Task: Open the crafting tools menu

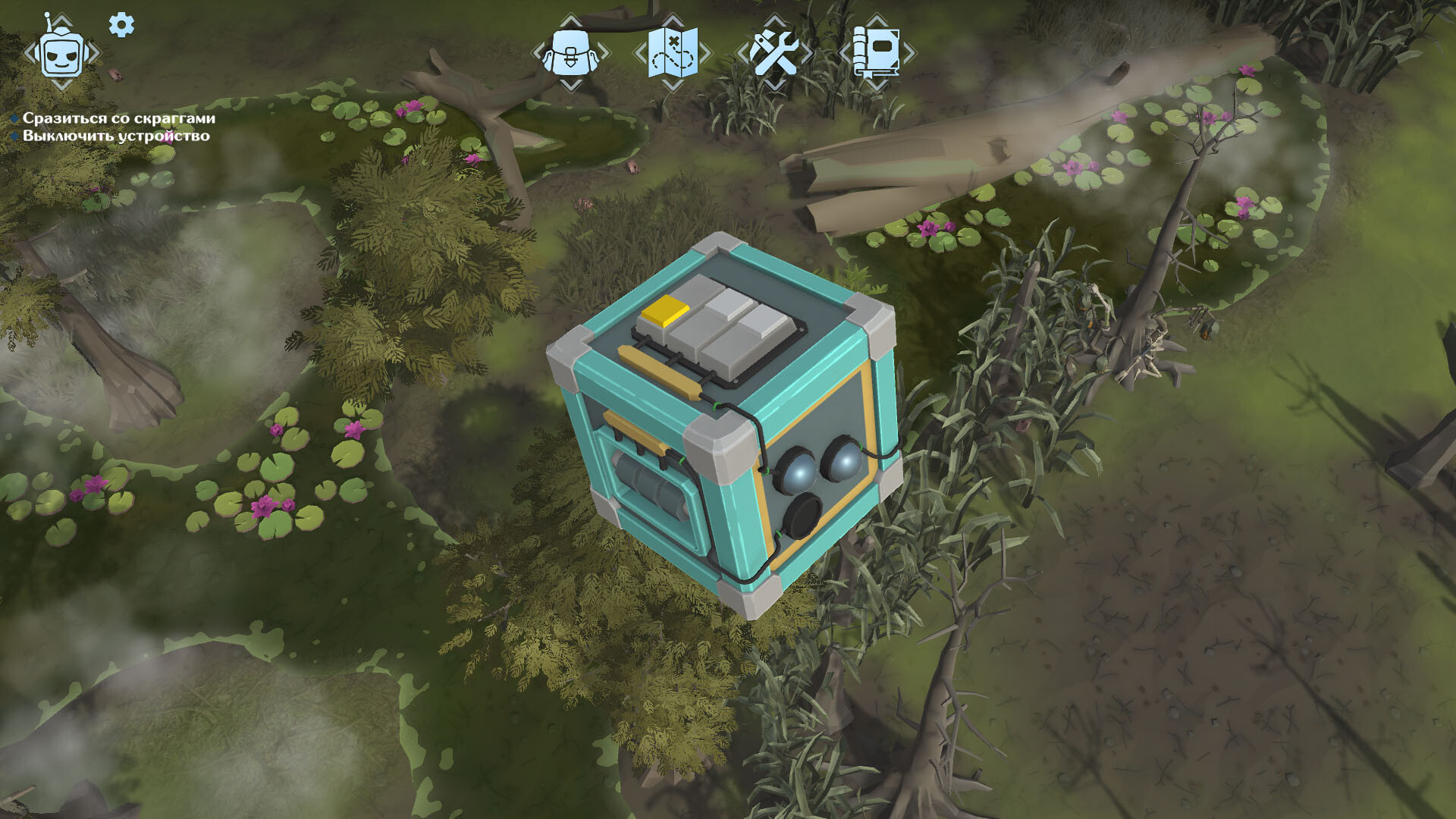Action: 774,52
